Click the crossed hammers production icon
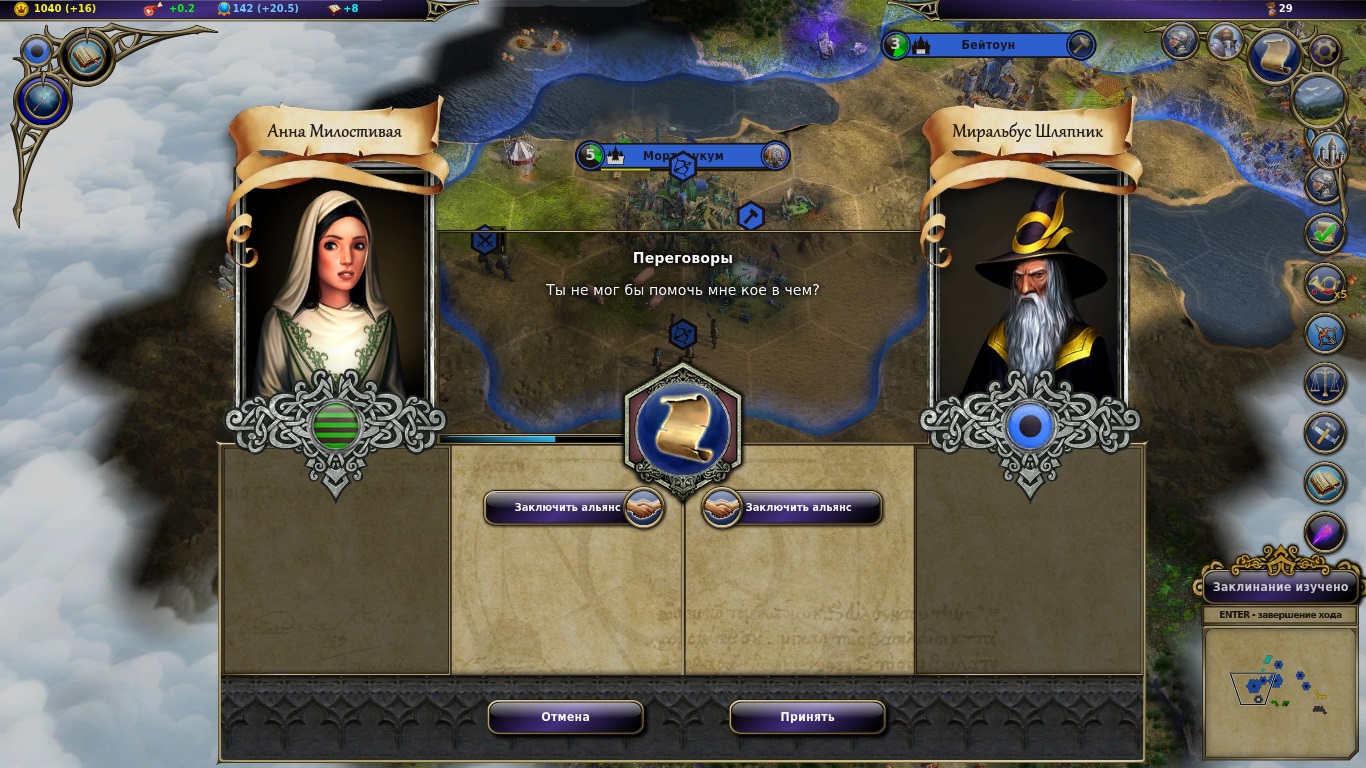This screenshot has width=1366, height=768. [x=1325, y=433]
